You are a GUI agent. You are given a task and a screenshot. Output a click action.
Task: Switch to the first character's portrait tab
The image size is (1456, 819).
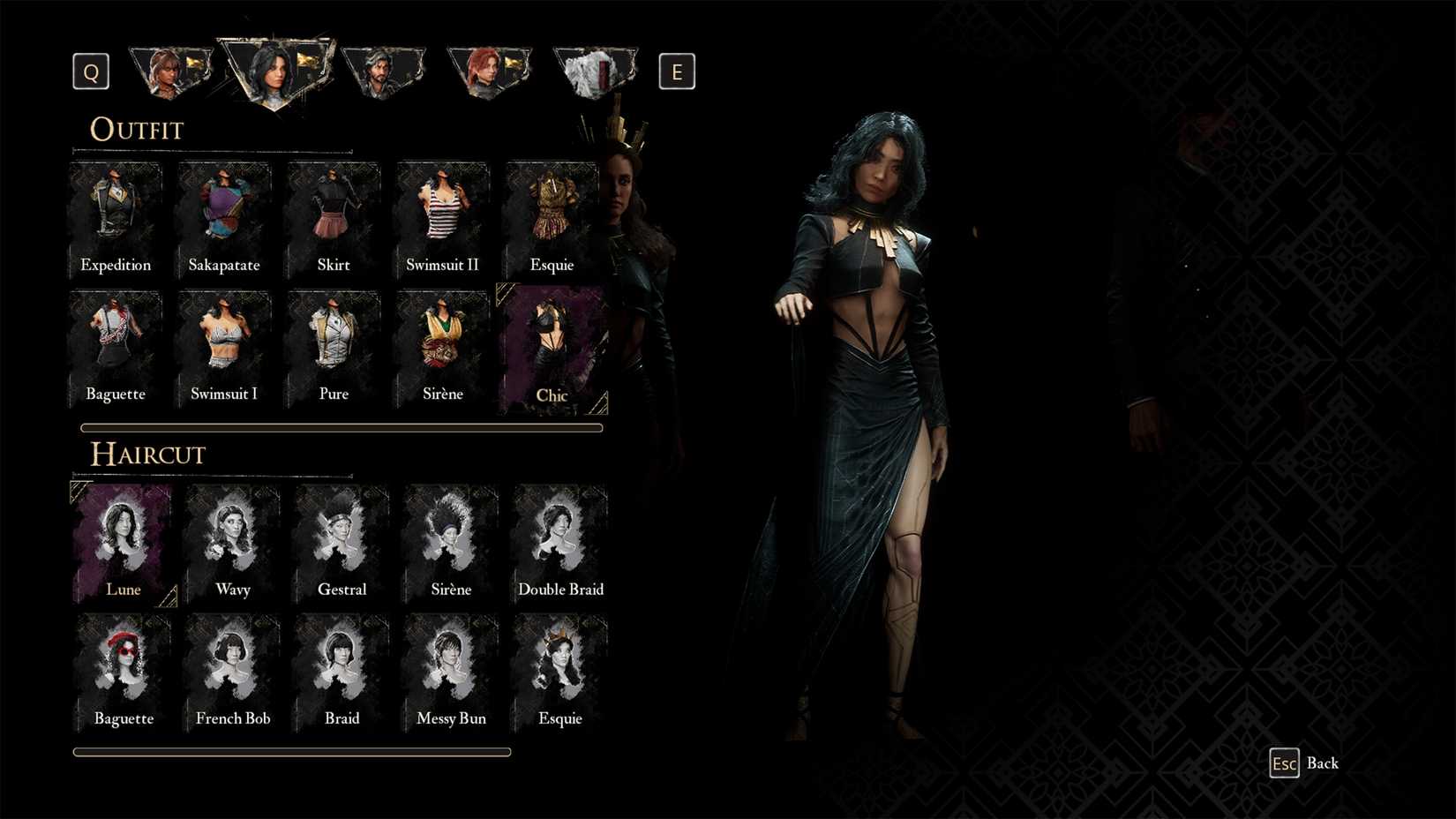(x=171, y=69)
